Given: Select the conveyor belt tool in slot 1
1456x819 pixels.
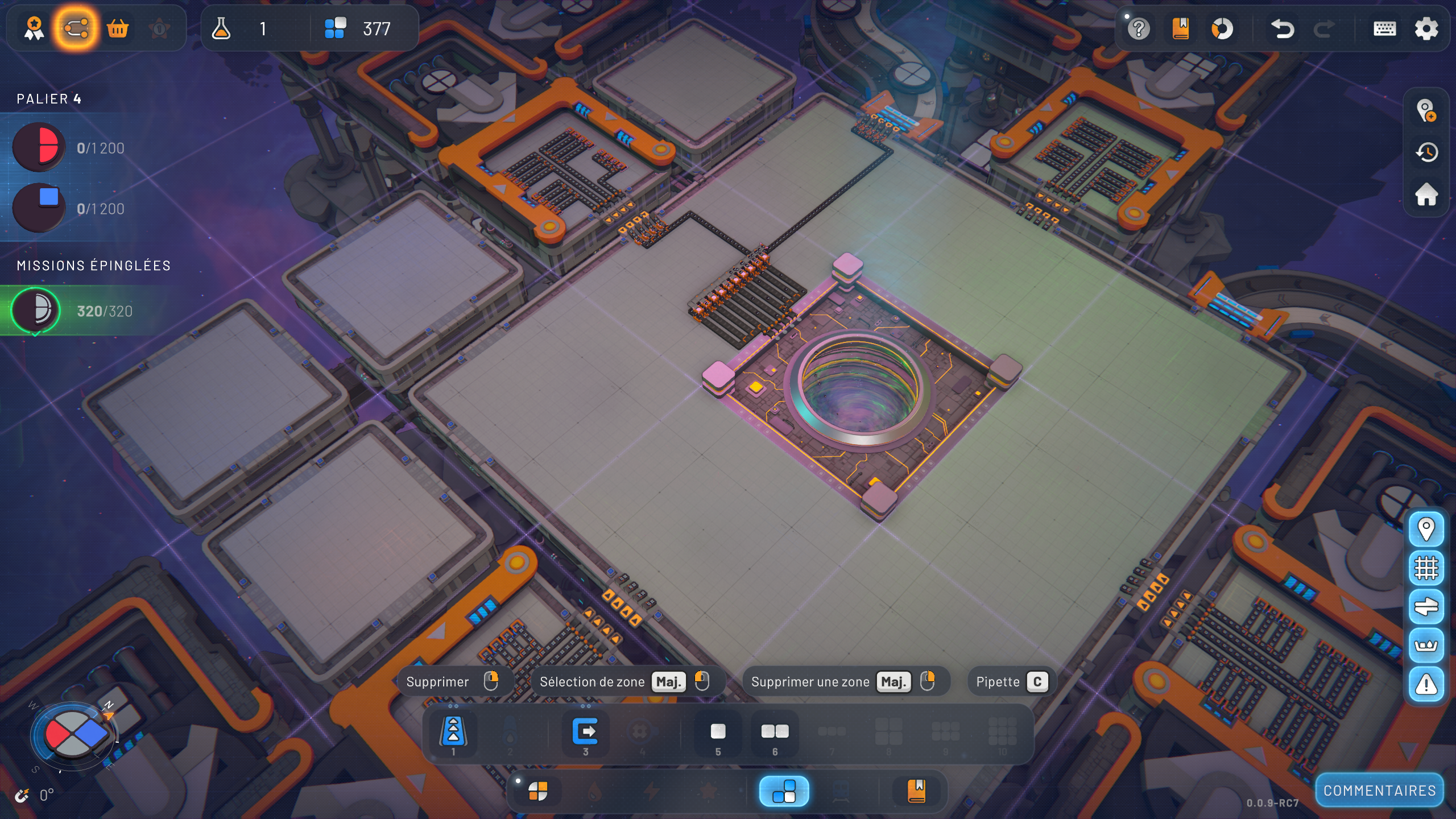Looking at the screenshot, I should (x=453, y=733).
